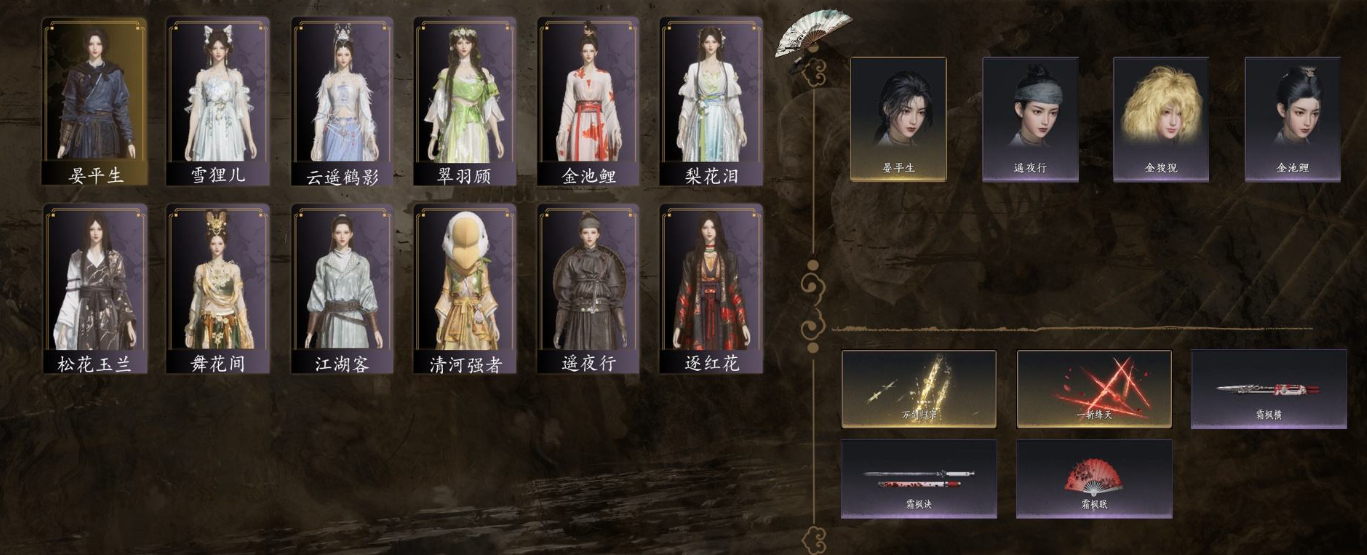Pick the 云遥鹤影 outfit card
The height and width of the screenshot is (555, 1367).
click(x=341, y=101)
